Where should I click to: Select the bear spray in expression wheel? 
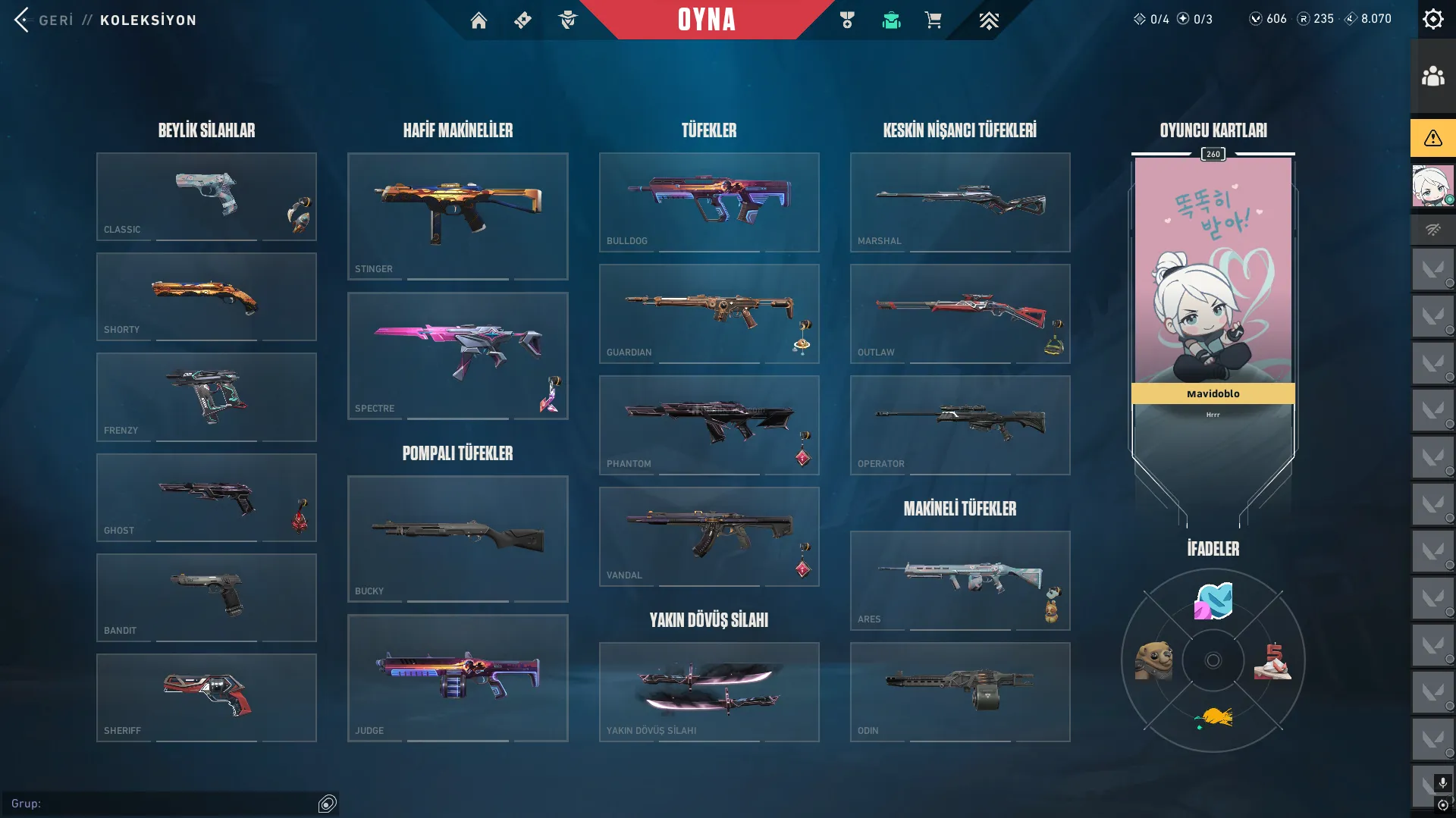click(x=1153, y=660)
